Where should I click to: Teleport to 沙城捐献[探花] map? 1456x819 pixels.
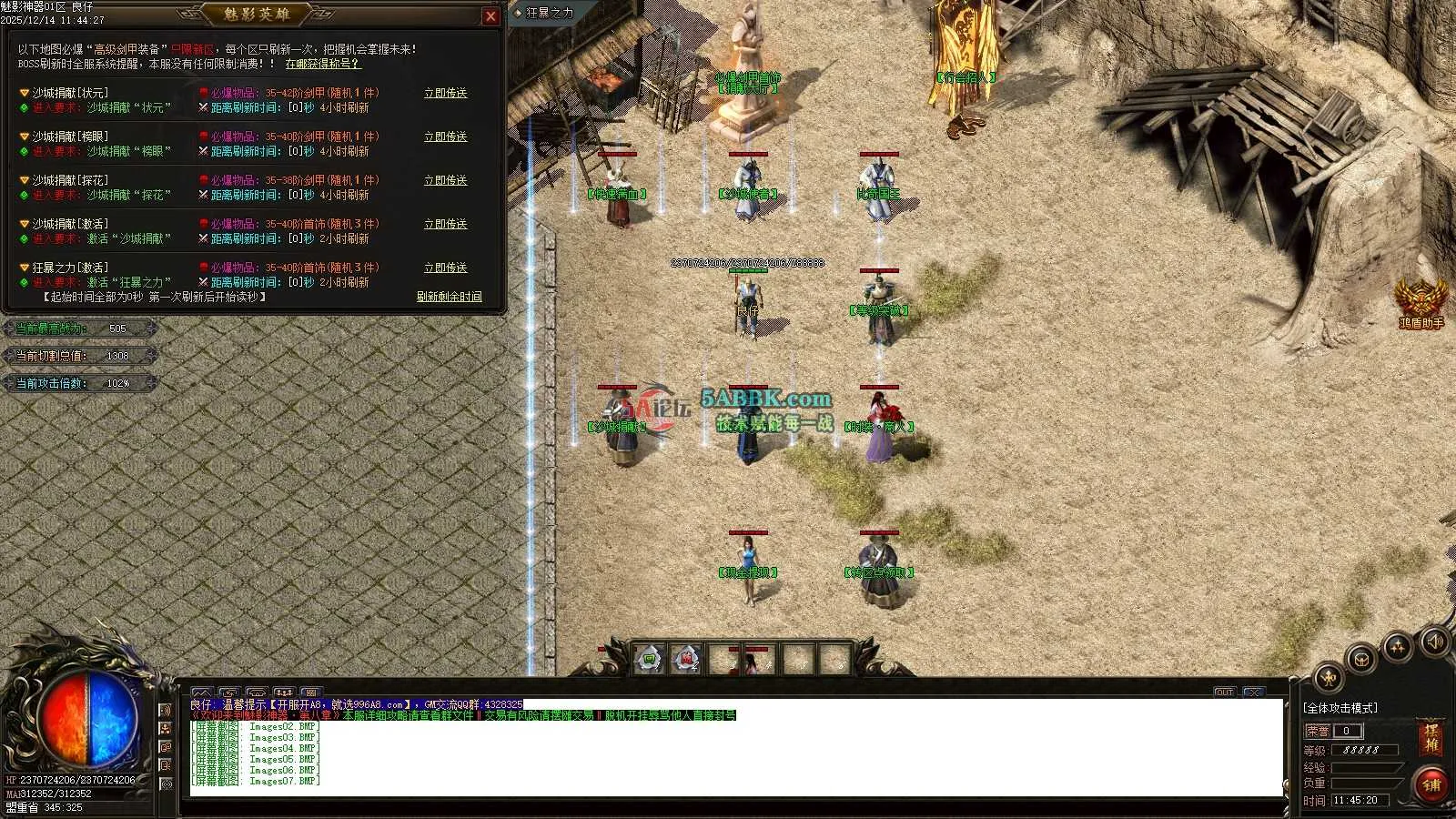coord(445,180)
